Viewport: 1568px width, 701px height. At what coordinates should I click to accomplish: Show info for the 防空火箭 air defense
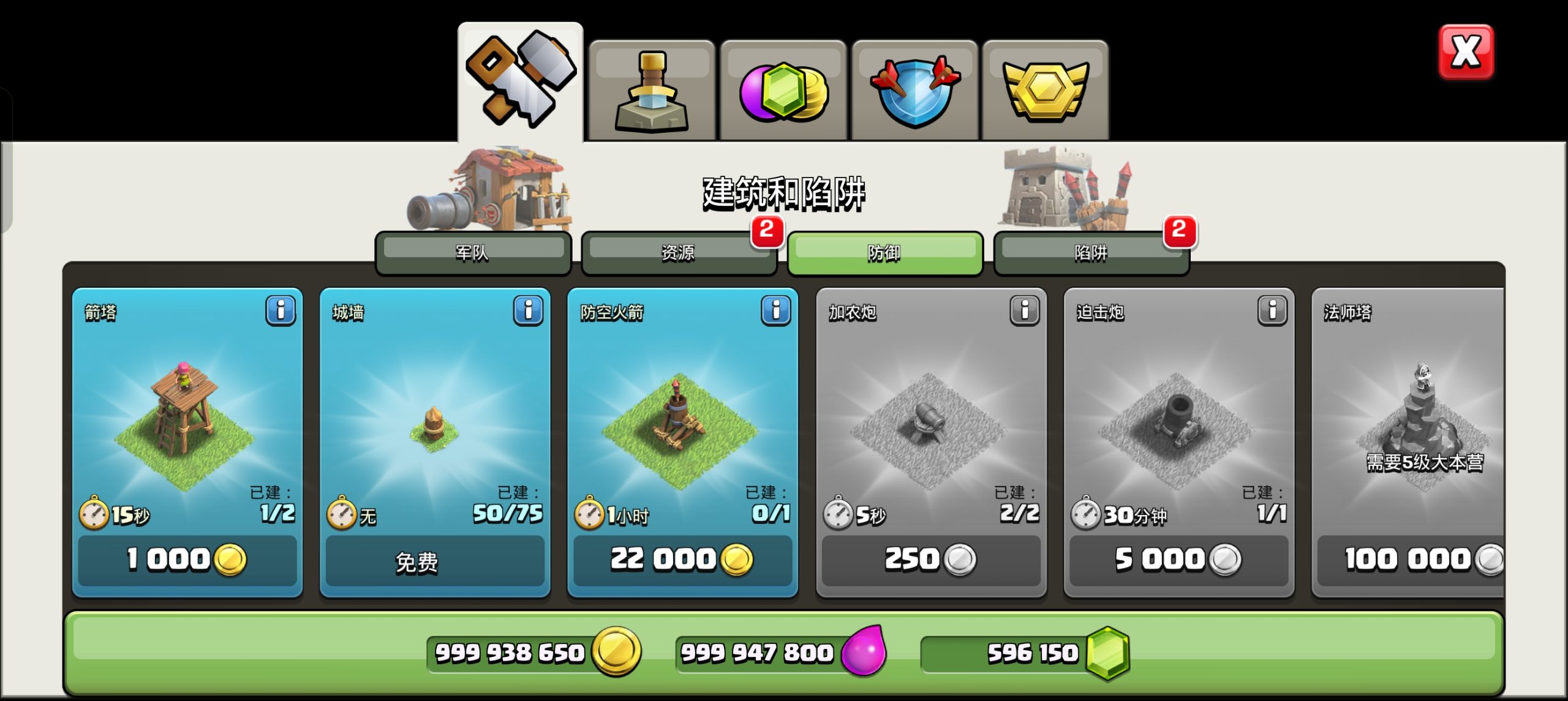[x=776, y=310]
